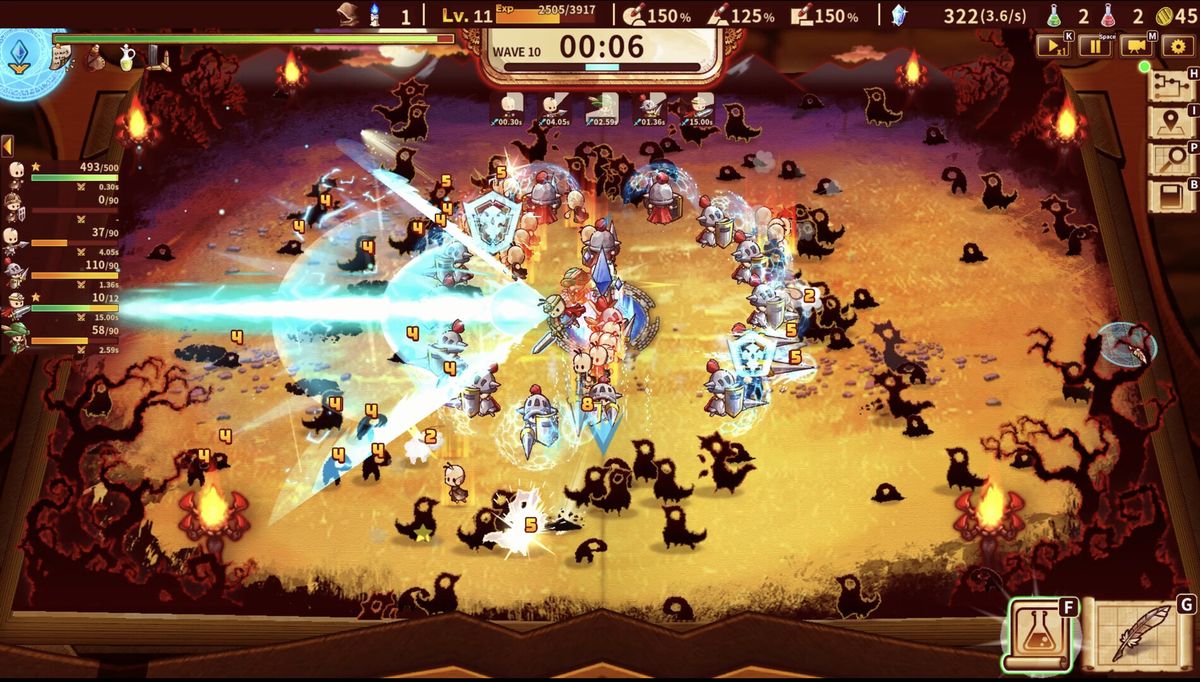Open the map location pin panel
The width and height of the screenshot is (1200, 682).
point(1168,123)
